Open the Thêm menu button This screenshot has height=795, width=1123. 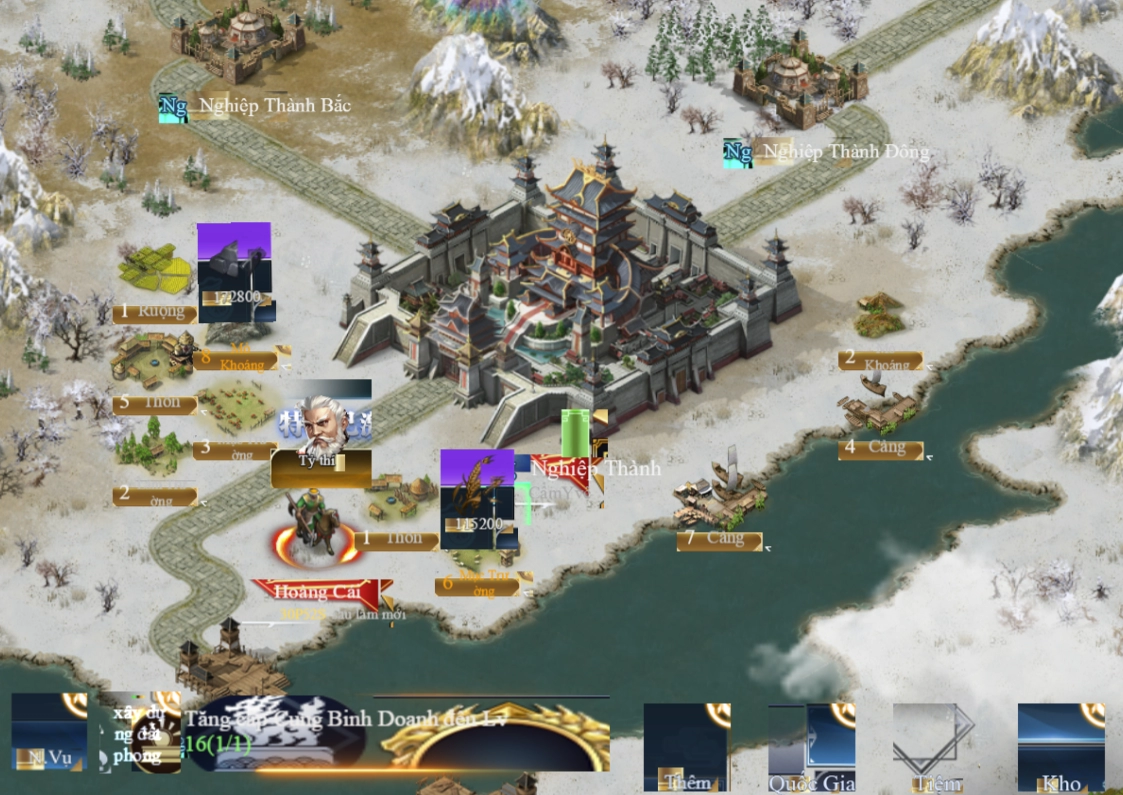(x=686, y=746)
